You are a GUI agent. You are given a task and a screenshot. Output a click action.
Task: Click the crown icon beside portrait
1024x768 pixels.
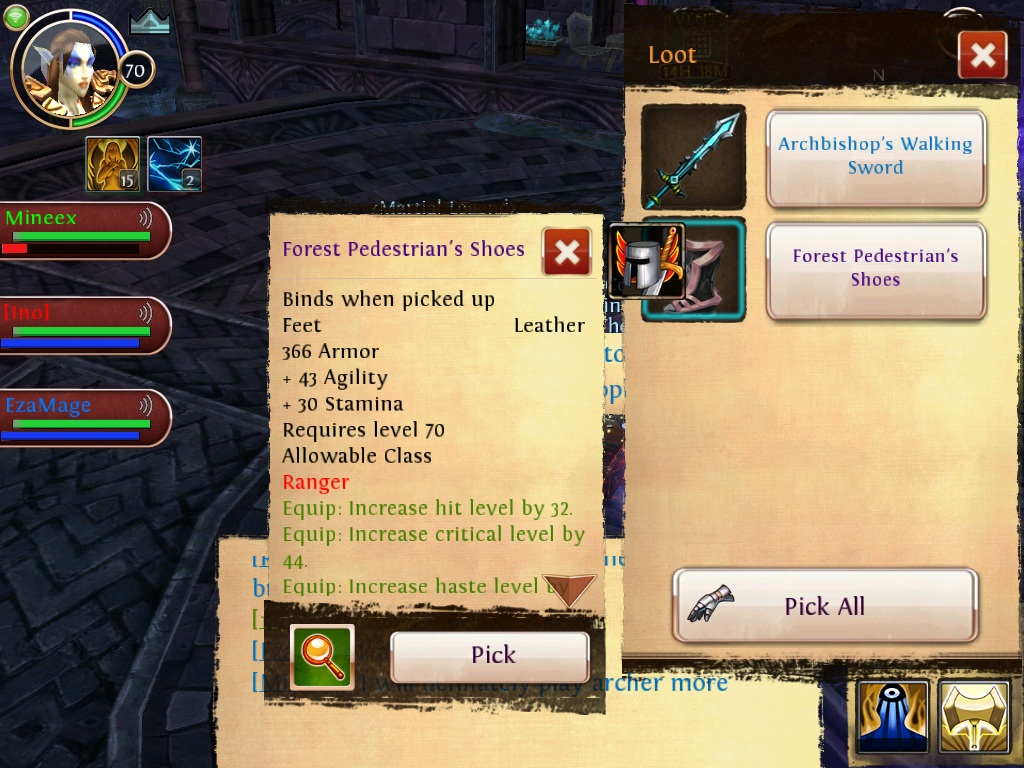tap(149, 22)
